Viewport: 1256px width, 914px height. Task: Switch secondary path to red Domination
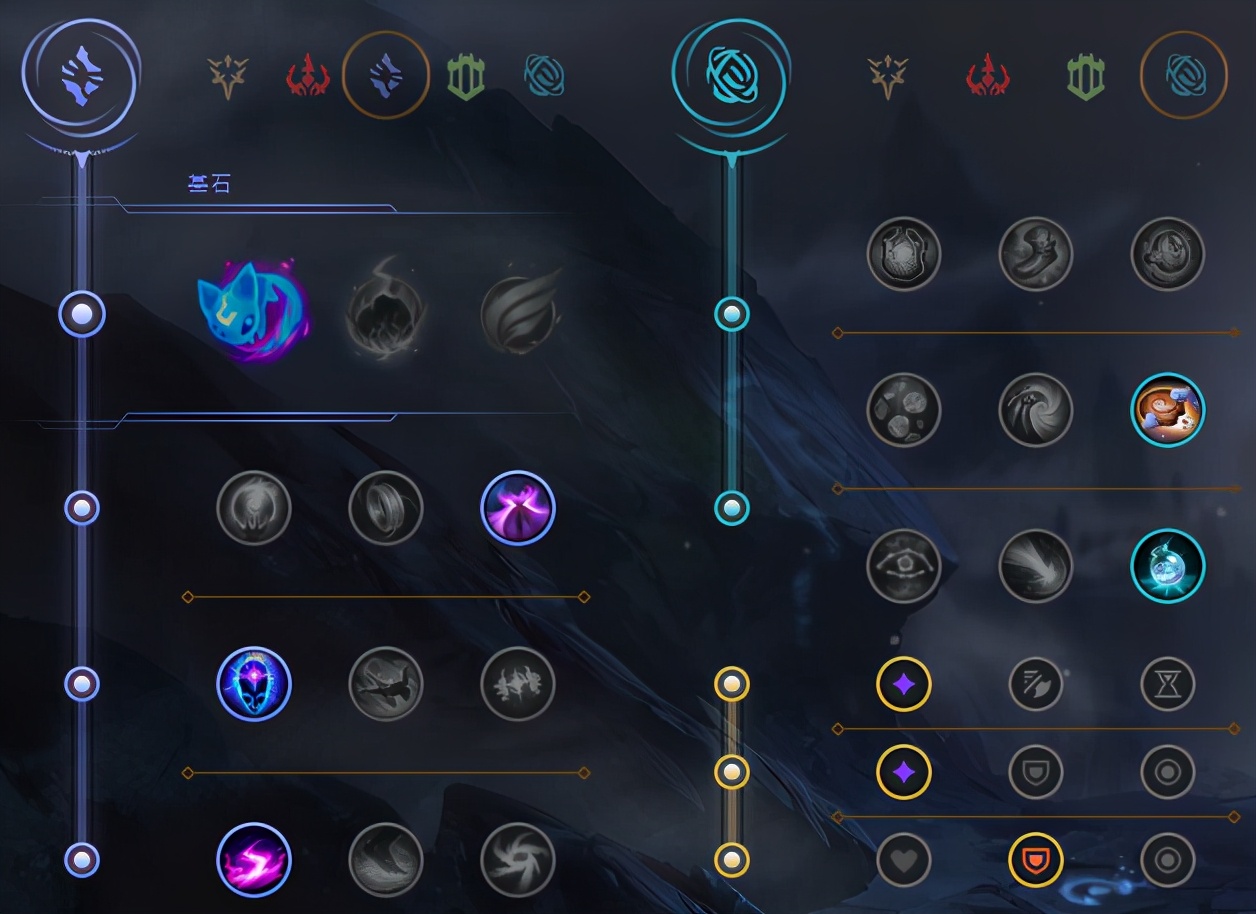click(x=987, y=76)
